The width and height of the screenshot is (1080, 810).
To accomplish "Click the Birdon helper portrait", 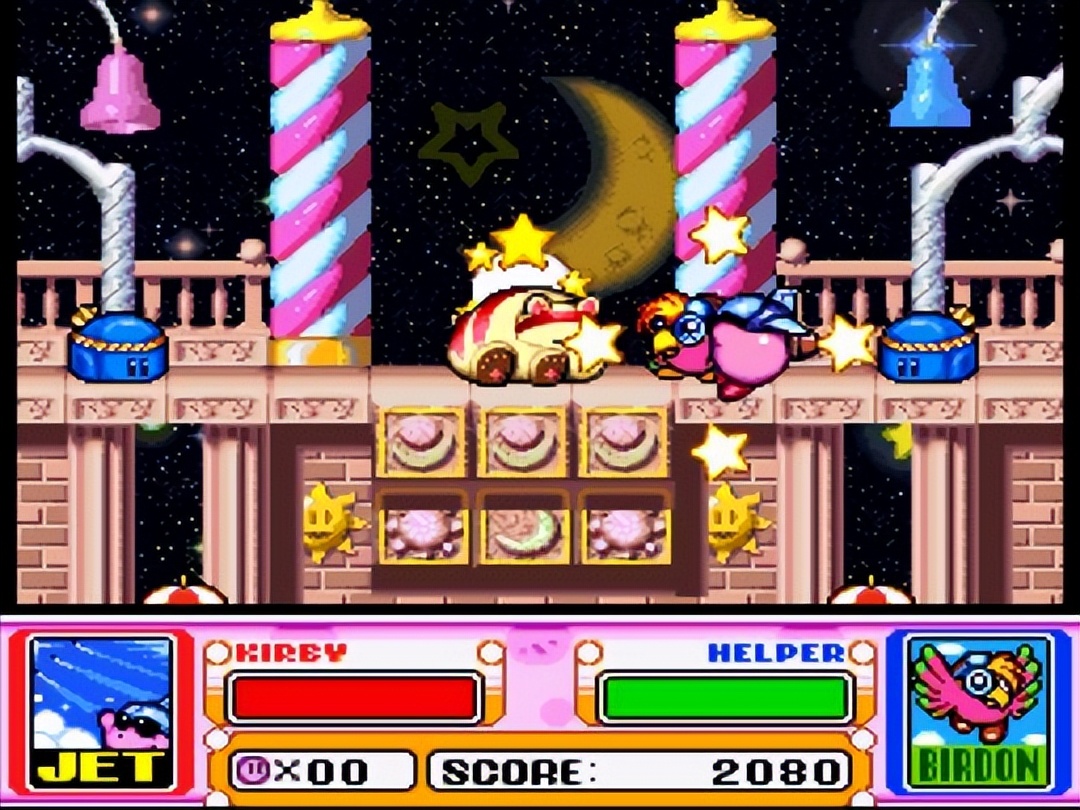I will pyautogui.click(x=977, y=711).
